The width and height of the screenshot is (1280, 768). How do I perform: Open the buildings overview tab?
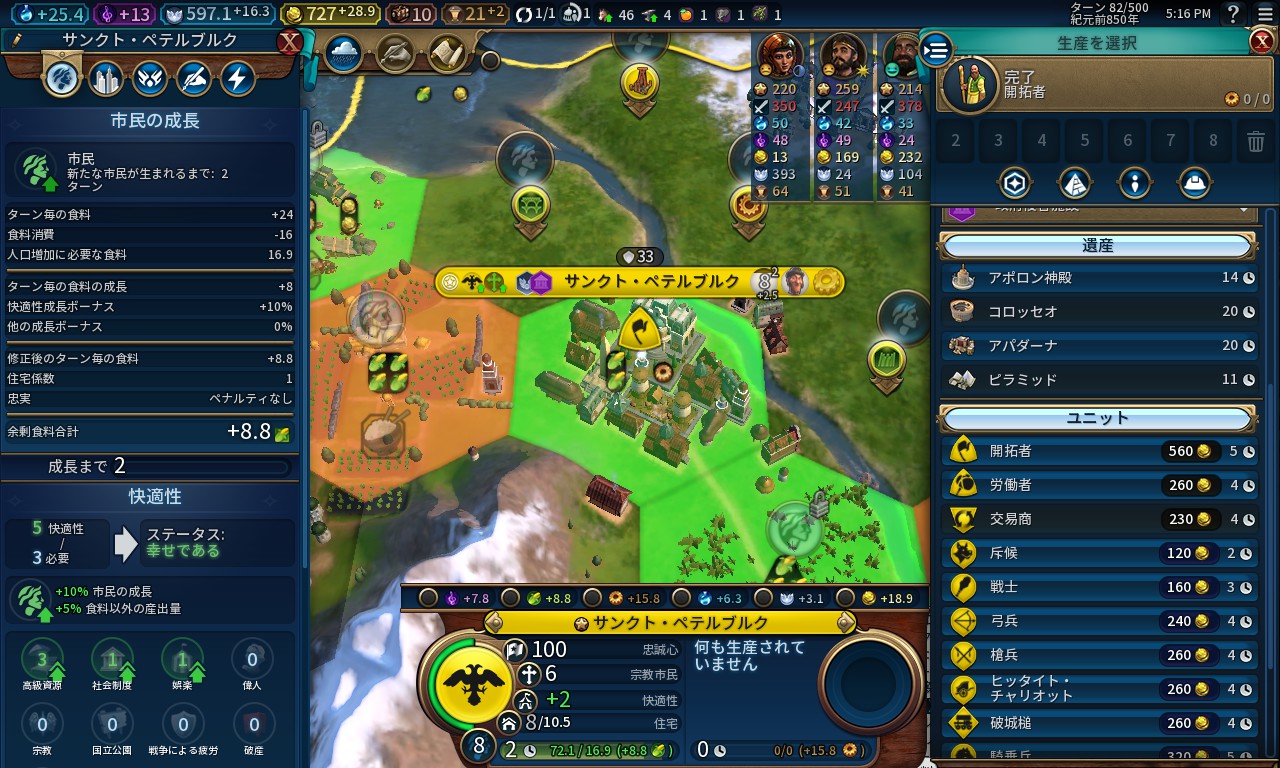106,78
